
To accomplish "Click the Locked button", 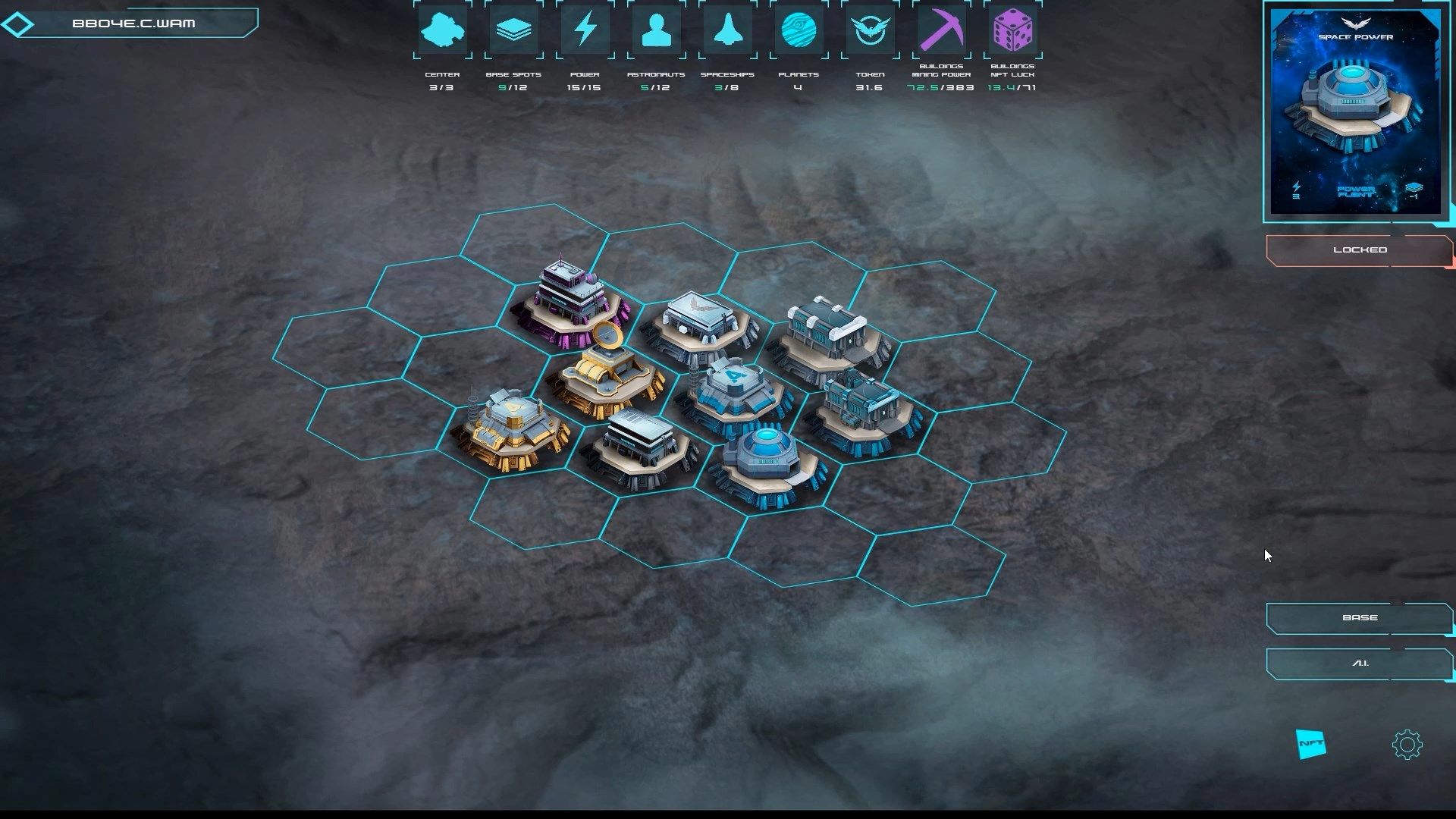I will point(1359,250).
